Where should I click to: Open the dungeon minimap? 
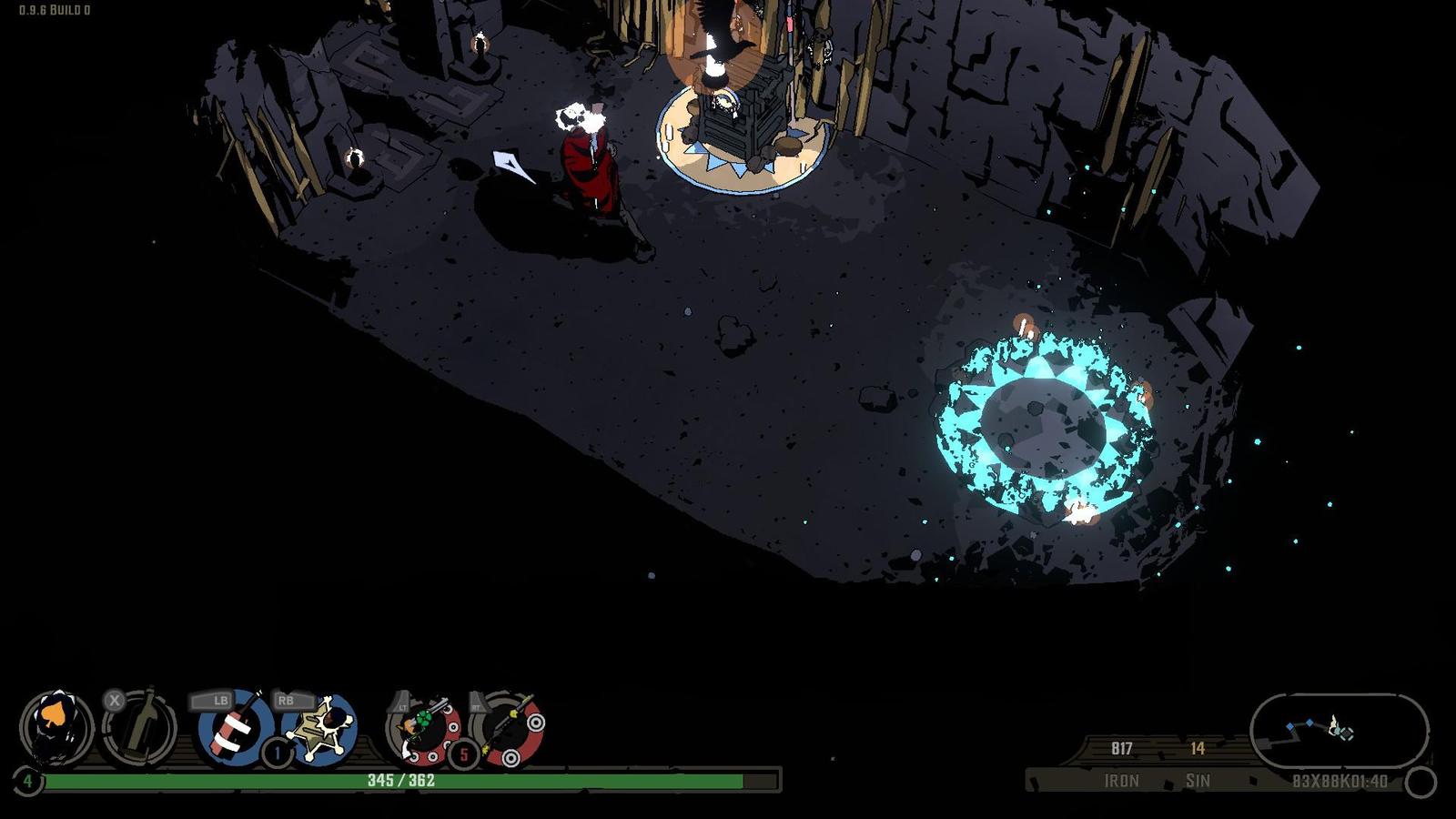1339,730
